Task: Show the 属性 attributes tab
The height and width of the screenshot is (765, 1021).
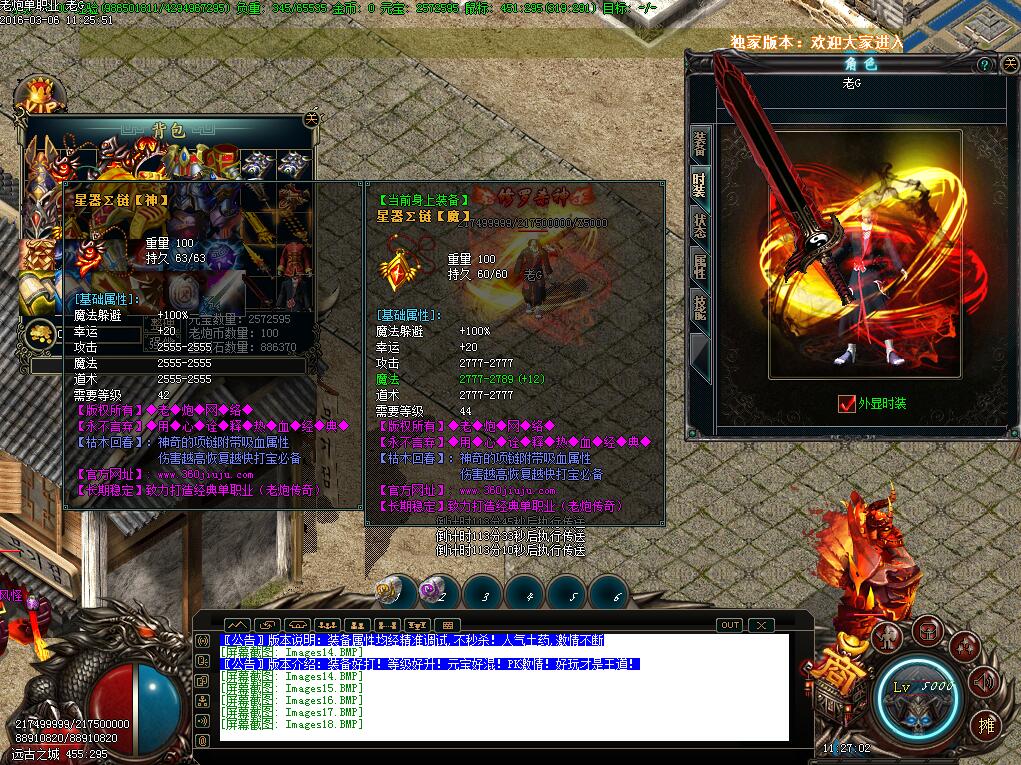Action: coord(700,266)
